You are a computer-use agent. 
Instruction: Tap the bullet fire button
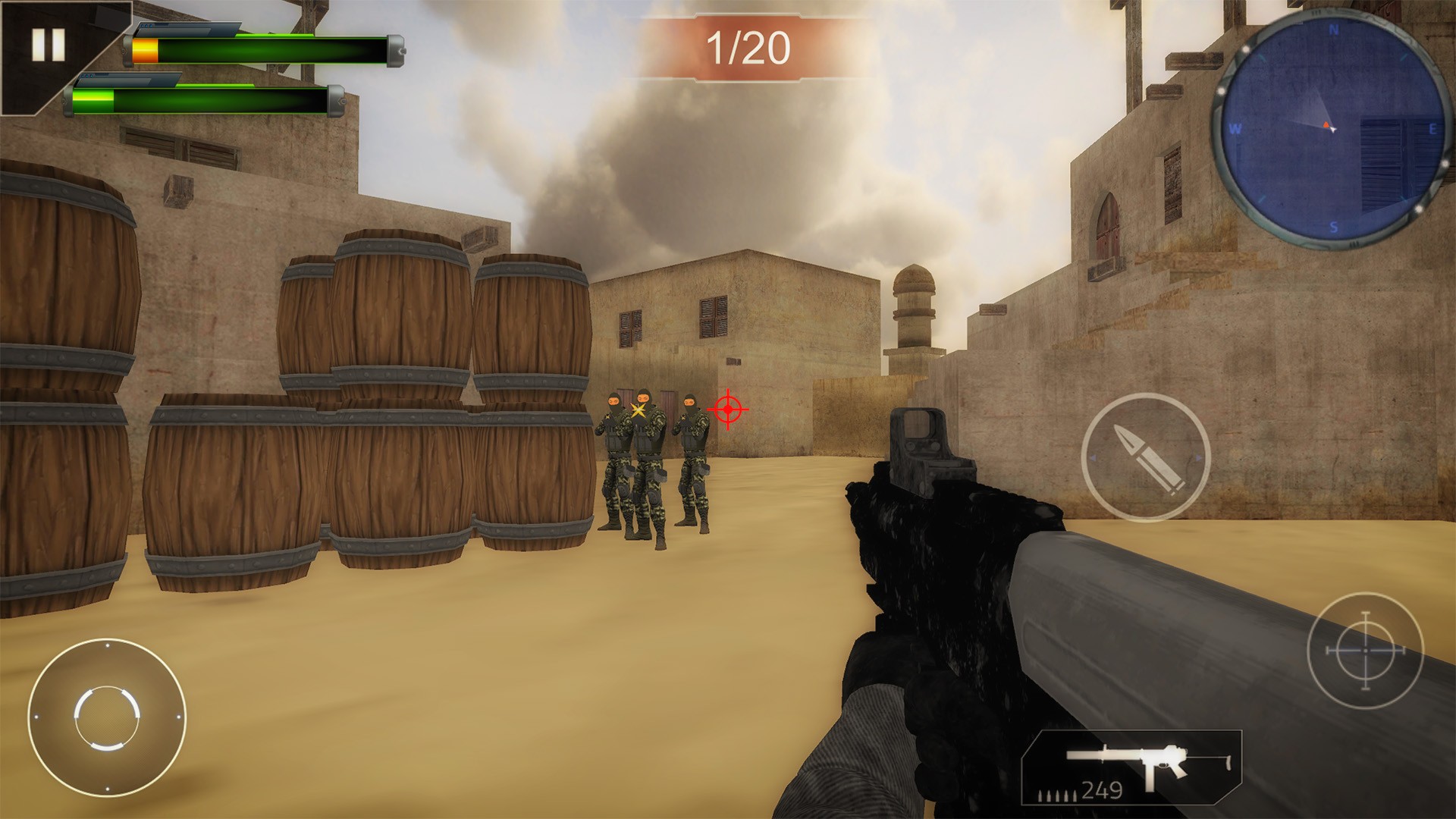pyautogui.click(x=1145, y=457)
